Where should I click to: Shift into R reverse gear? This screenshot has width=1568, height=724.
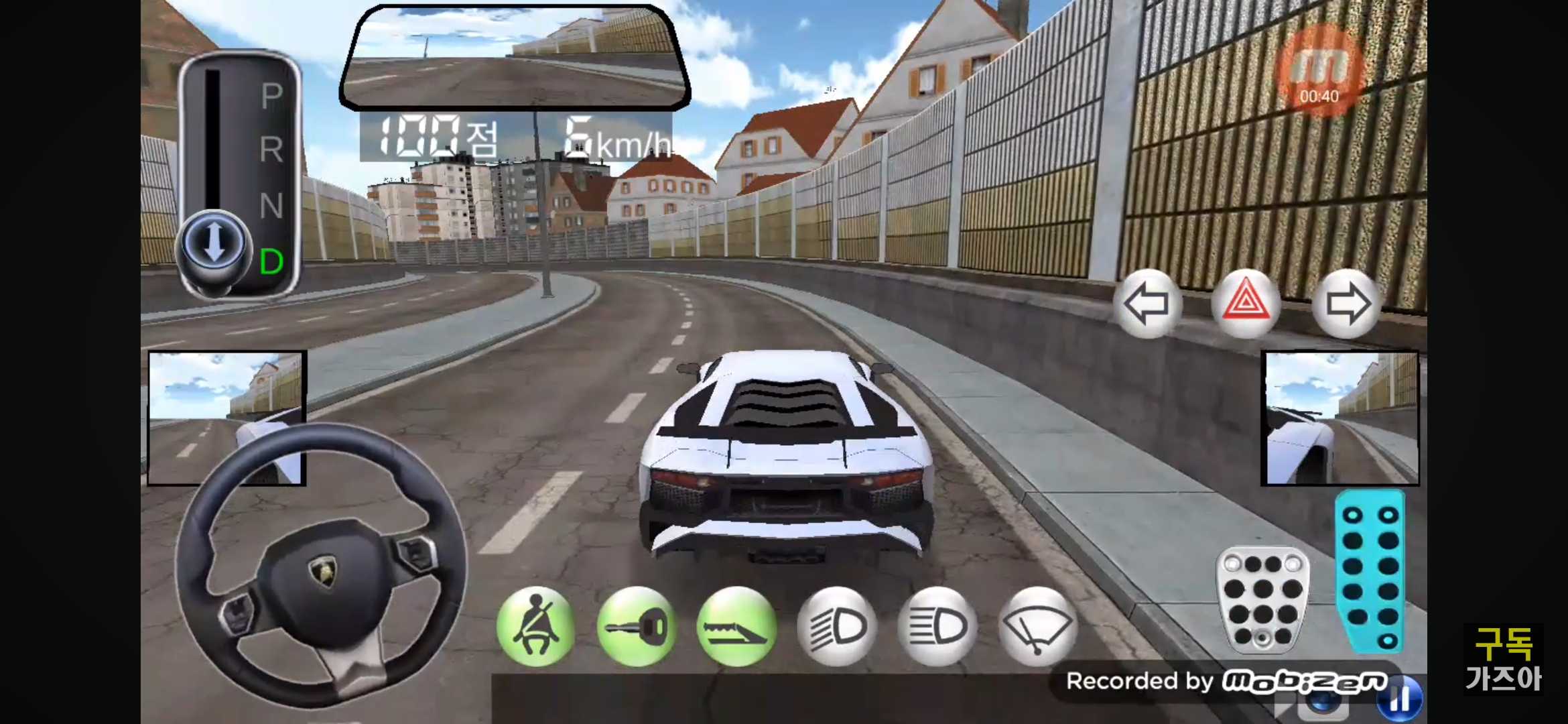coord(271,149)
